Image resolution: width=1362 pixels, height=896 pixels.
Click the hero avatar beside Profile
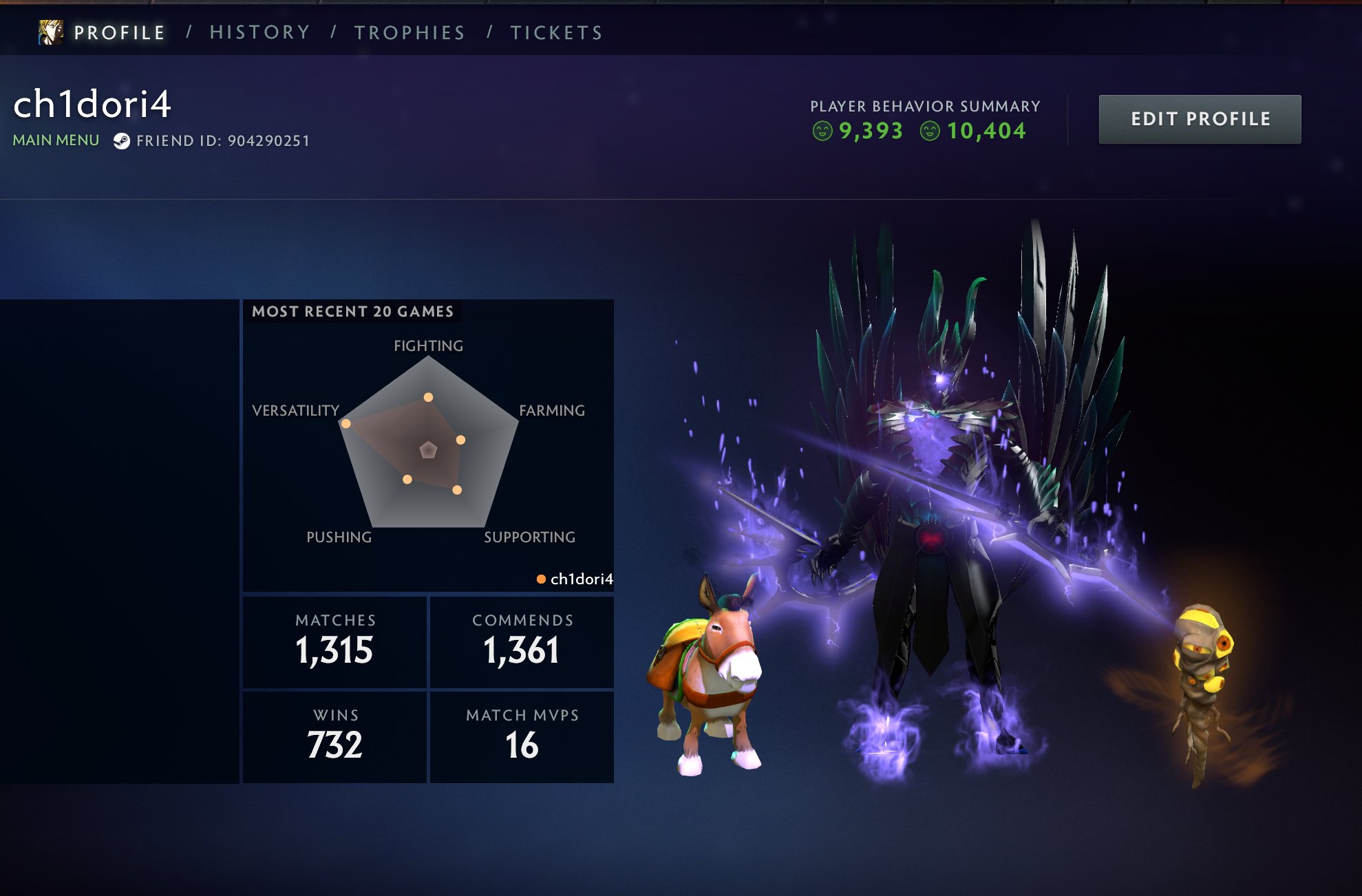[x=51, y=32]
